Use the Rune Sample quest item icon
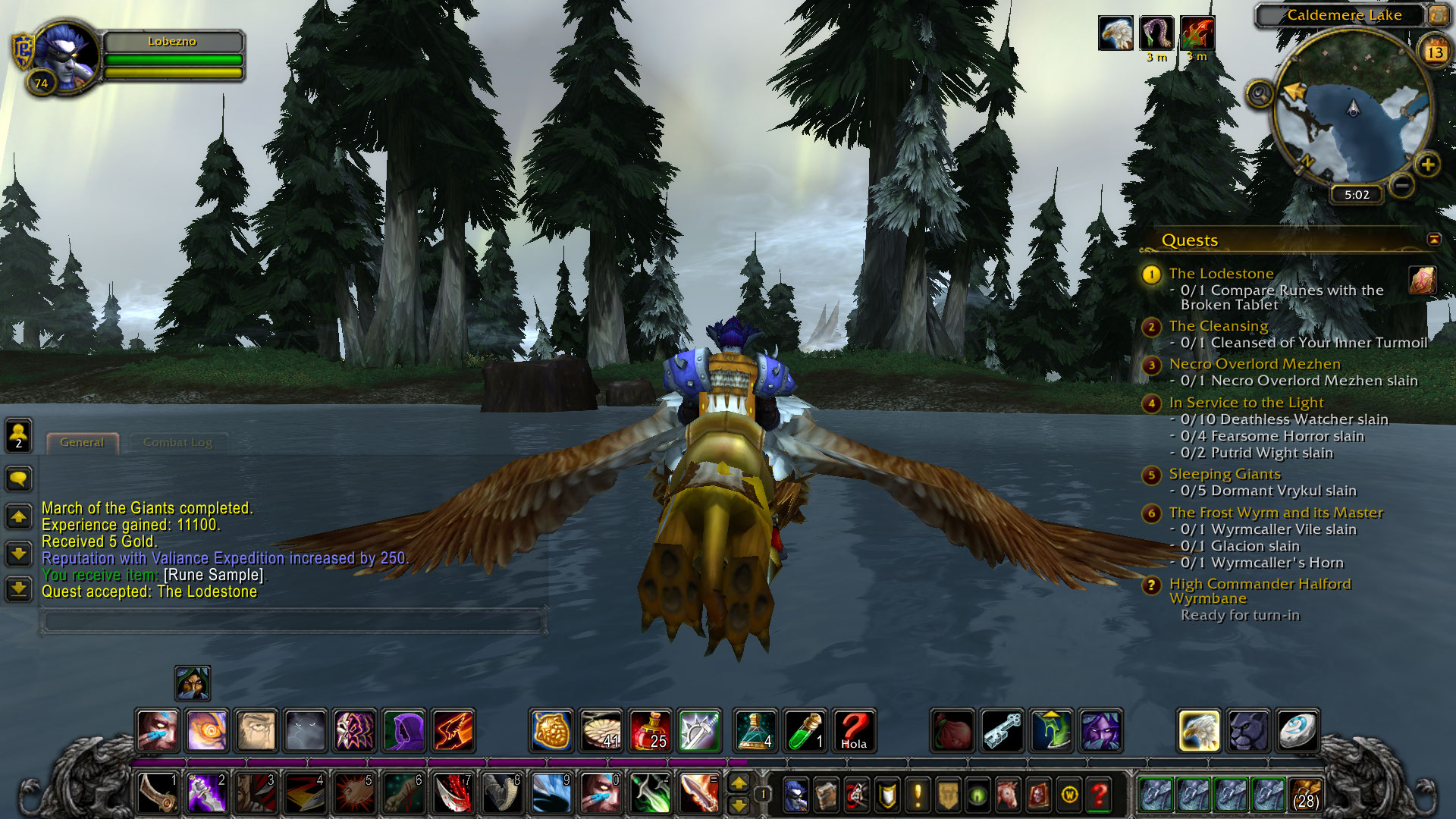 [1422, 280]
